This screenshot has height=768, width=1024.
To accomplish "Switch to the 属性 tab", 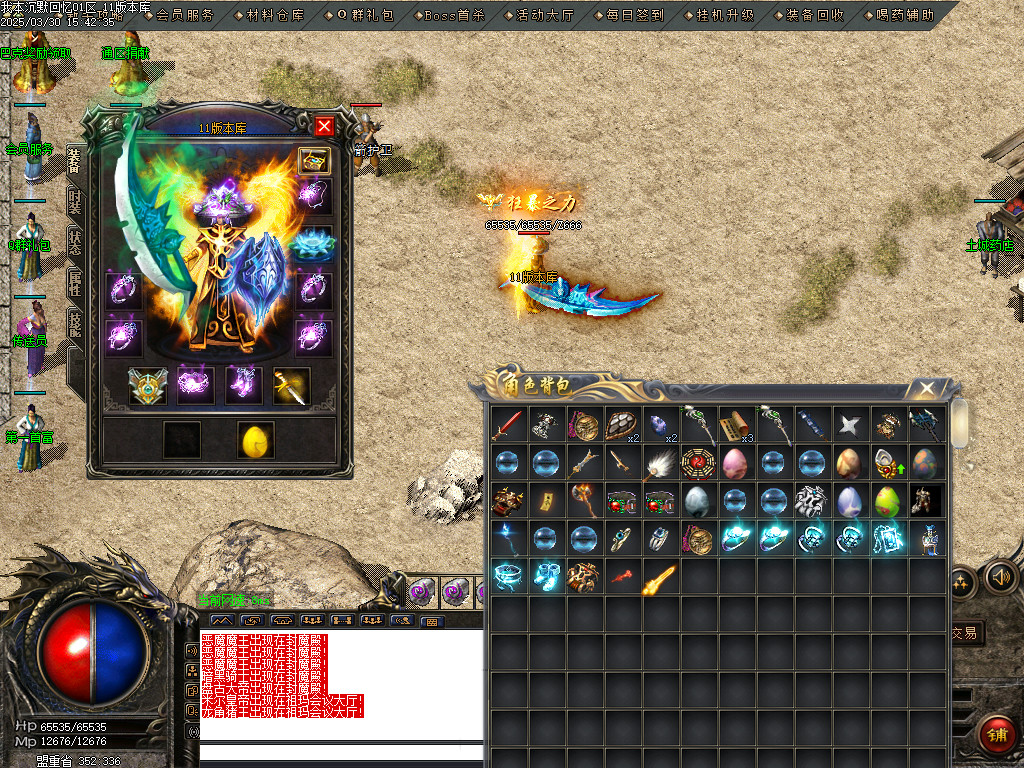I will pos(75,283).
